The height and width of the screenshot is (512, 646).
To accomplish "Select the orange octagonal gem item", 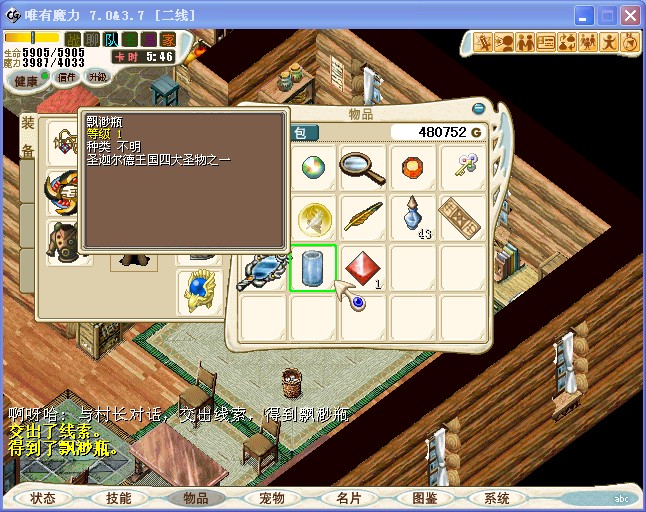I will (x=412, y=167).
